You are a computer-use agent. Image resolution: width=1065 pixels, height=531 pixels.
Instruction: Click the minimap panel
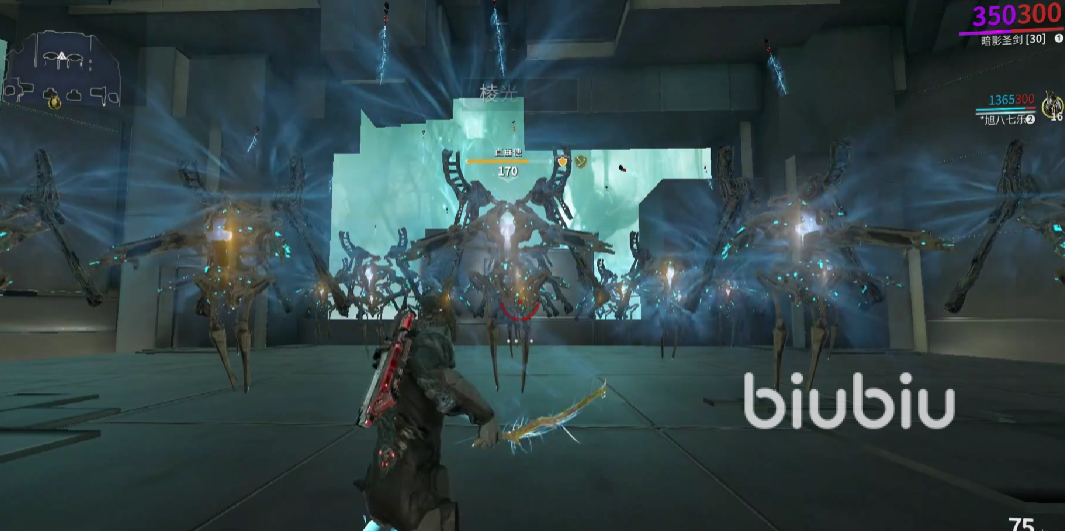click(x=62, y=70)
